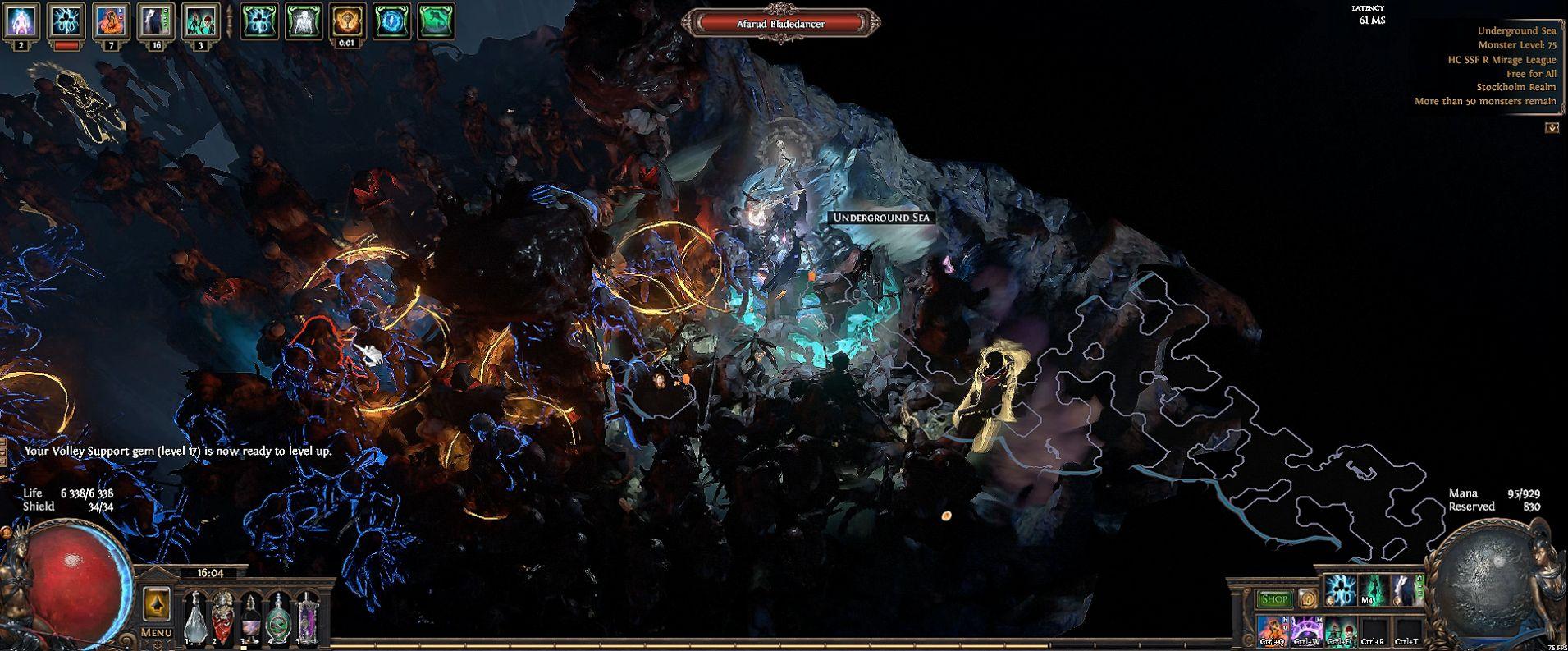Viewport: 1568px width, 651px height.
Task: Activate the two-figure teal skill Ctrl+E
Action: click(x=1340, y=630)
